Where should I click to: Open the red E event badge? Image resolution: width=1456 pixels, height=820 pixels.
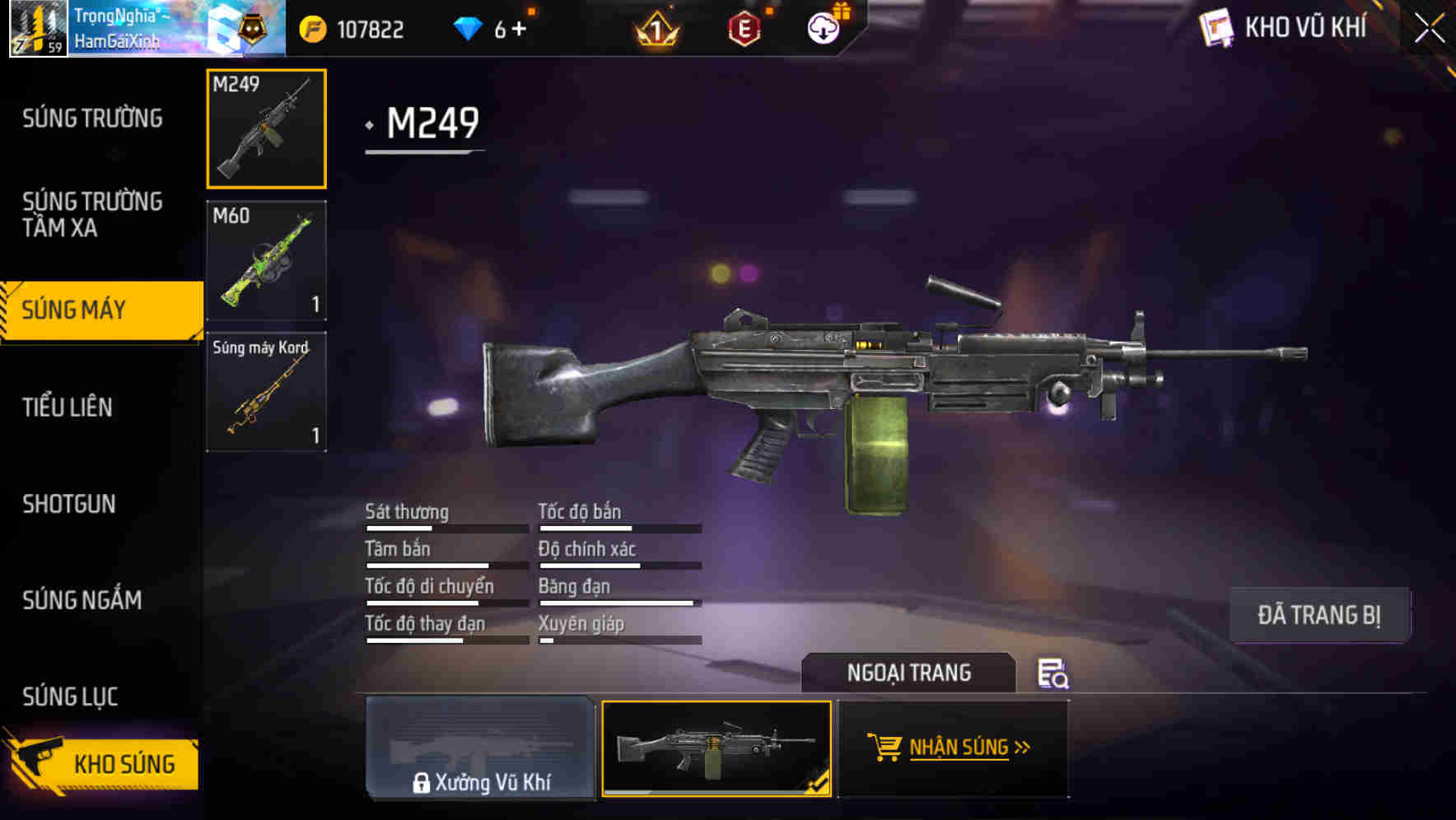745,29
